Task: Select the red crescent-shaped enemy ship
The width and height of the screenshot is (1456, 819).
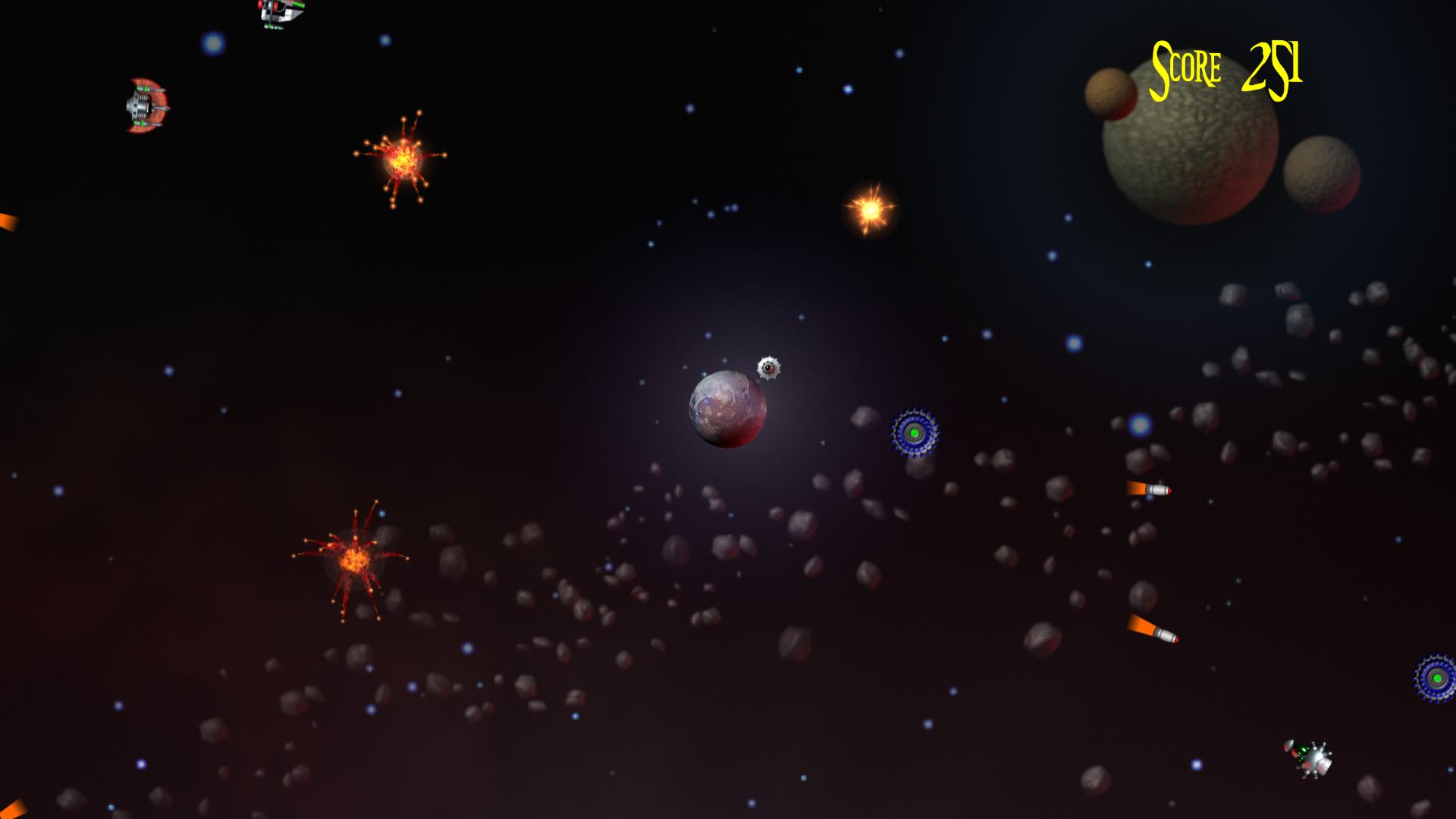Action: [148, 106]
